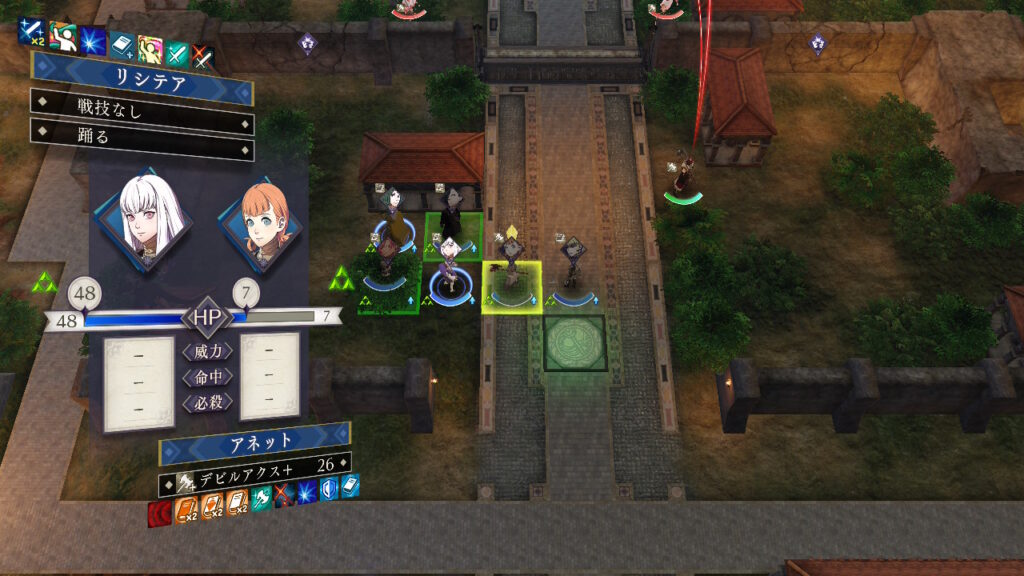Inspect the blue starburst skill under Lysithea
1024x576 pixels.
point(93,39)
